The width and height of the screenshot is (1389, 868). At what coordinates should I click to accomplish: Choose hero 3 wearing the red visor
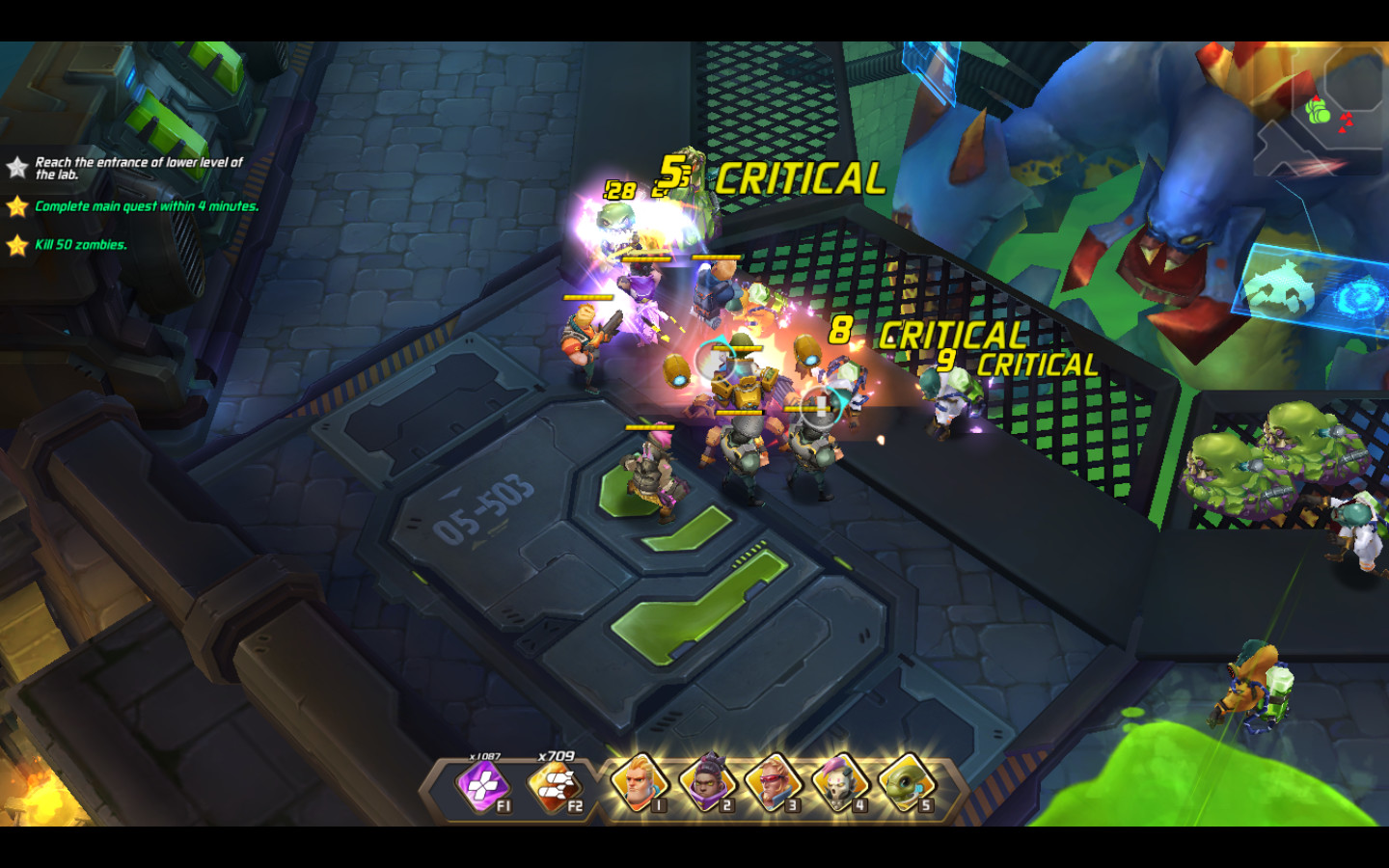[x=775, y=786]
